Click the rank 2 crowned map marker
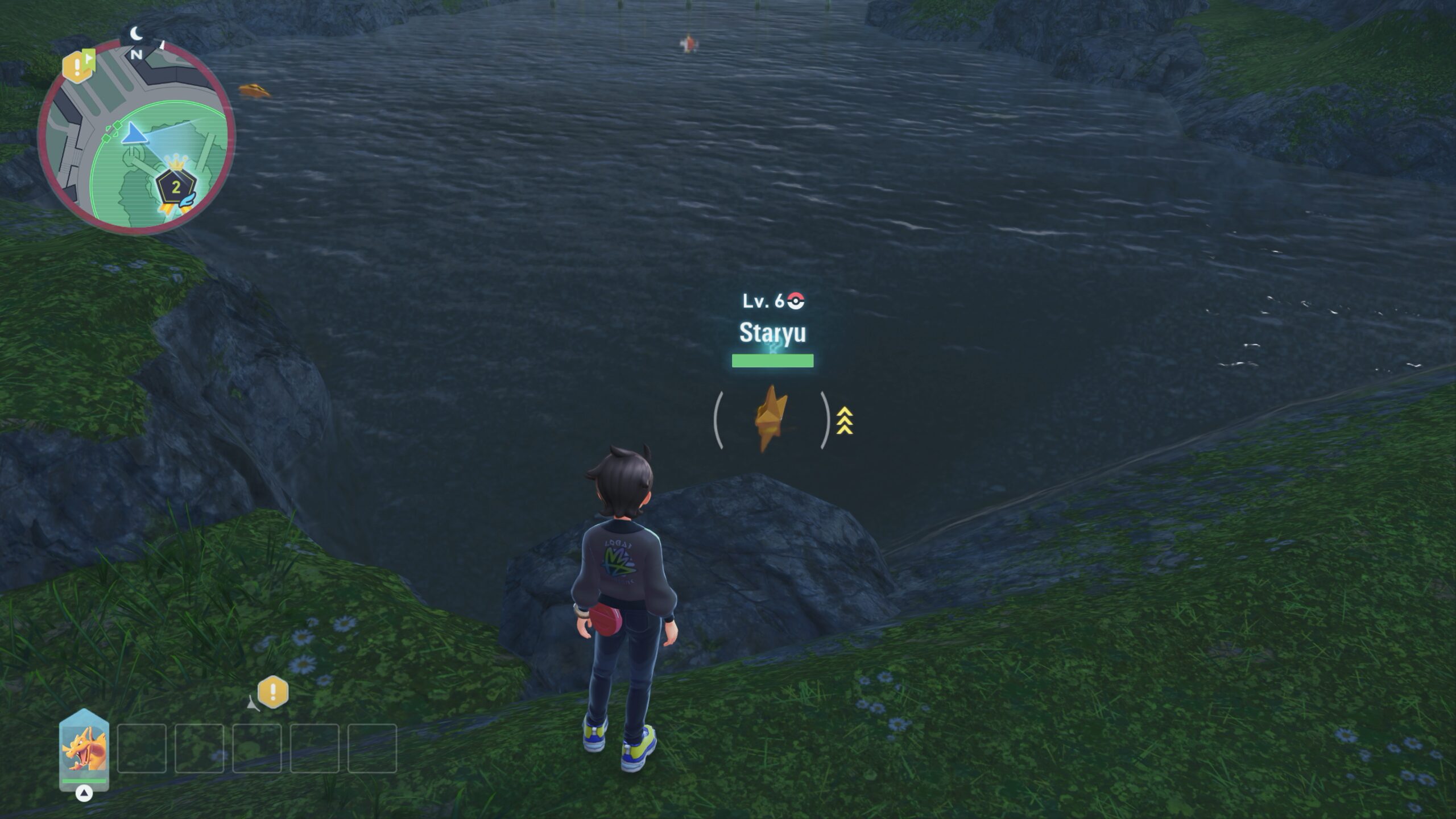Viewport: 1456px width, 819px height. [176, 187]
